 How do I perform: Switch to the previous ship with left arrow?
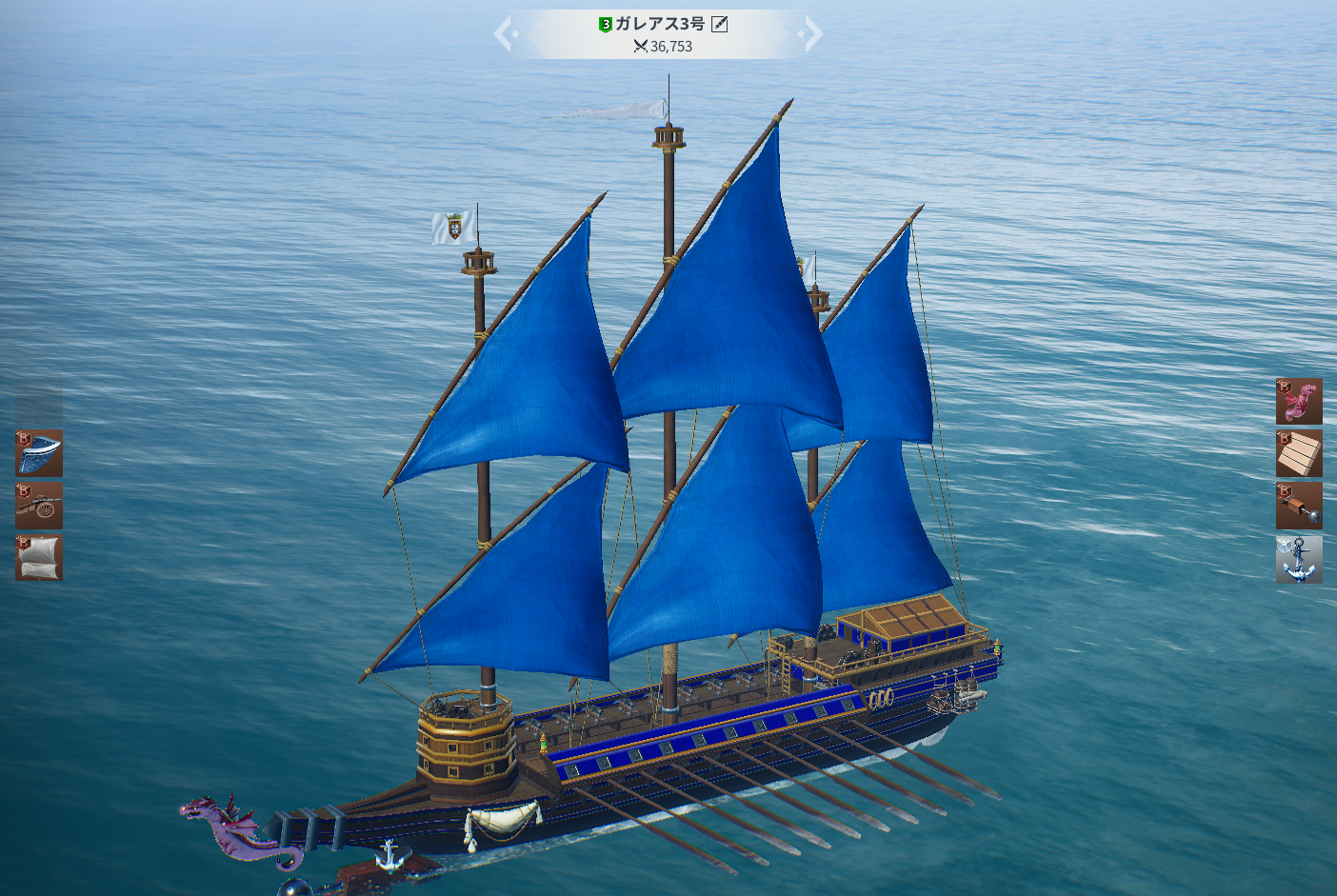tap(504, 34)
